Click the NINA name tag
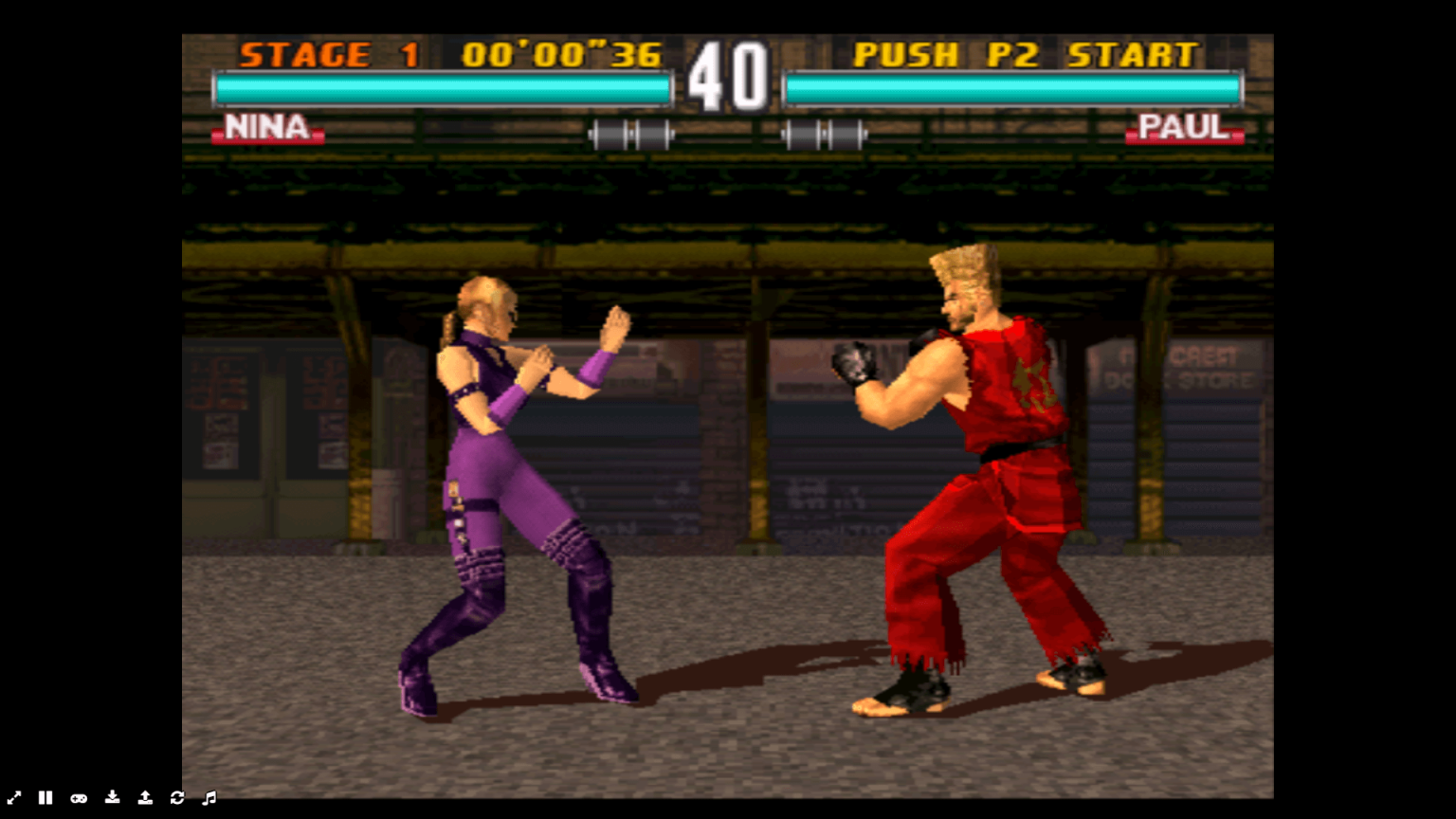This screenshot has height=819, width=1456. (x=269, y=129)
